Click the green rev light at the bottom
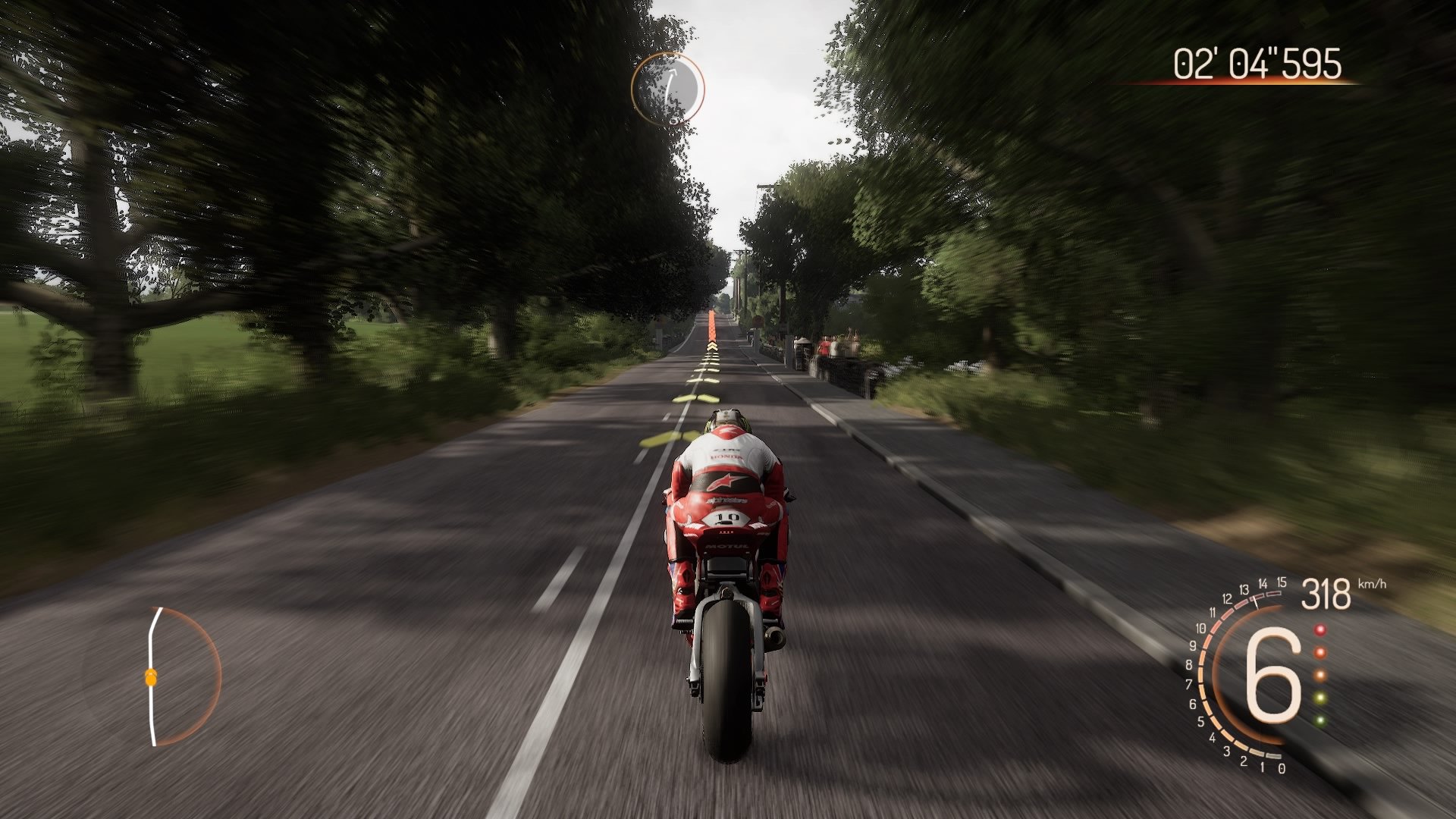The image size is (1456, 819). (x=1320, y=720)
